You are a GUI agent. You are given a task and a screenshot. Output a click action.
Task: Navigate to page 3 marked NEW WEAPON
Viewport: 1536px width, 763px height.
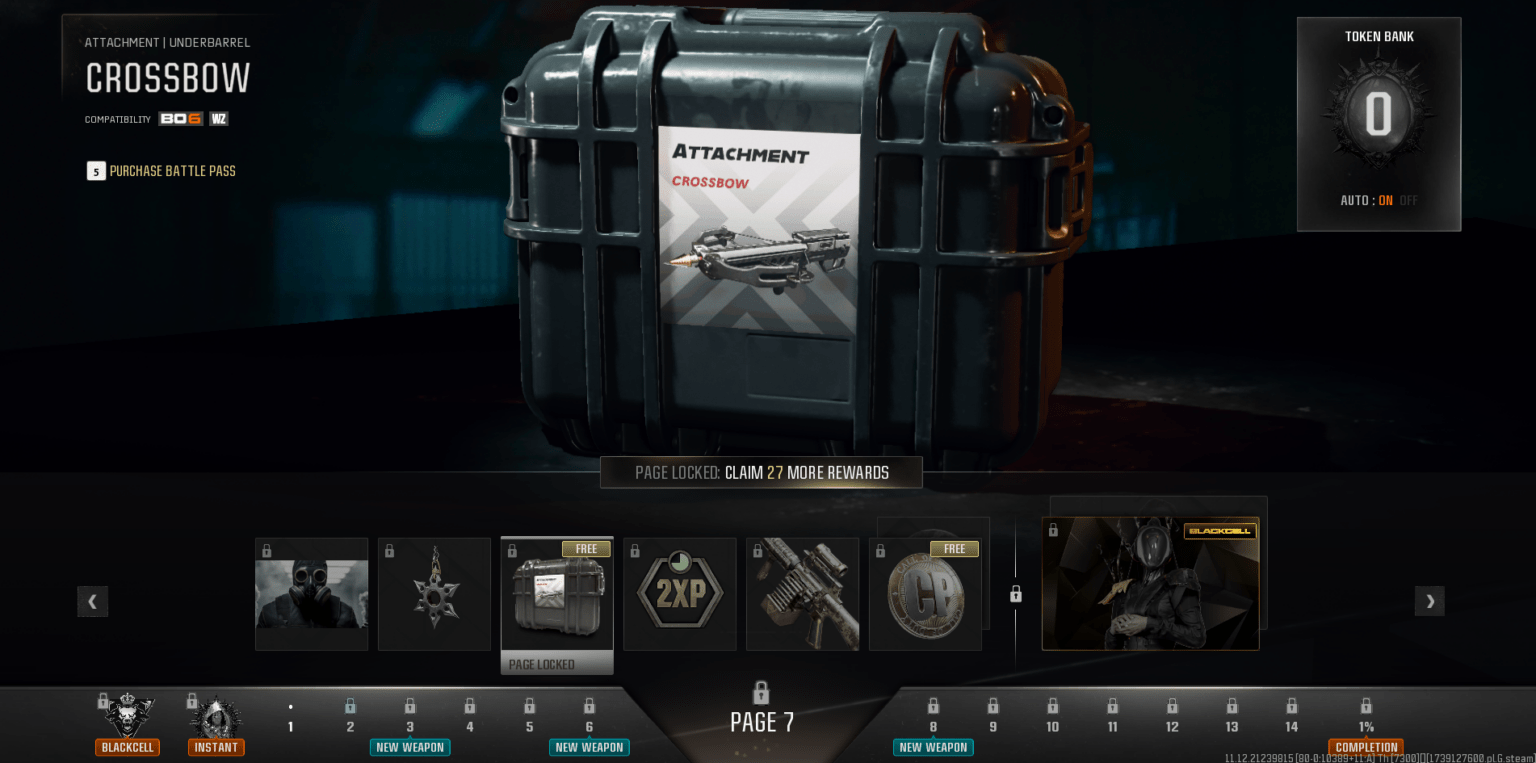410,712
